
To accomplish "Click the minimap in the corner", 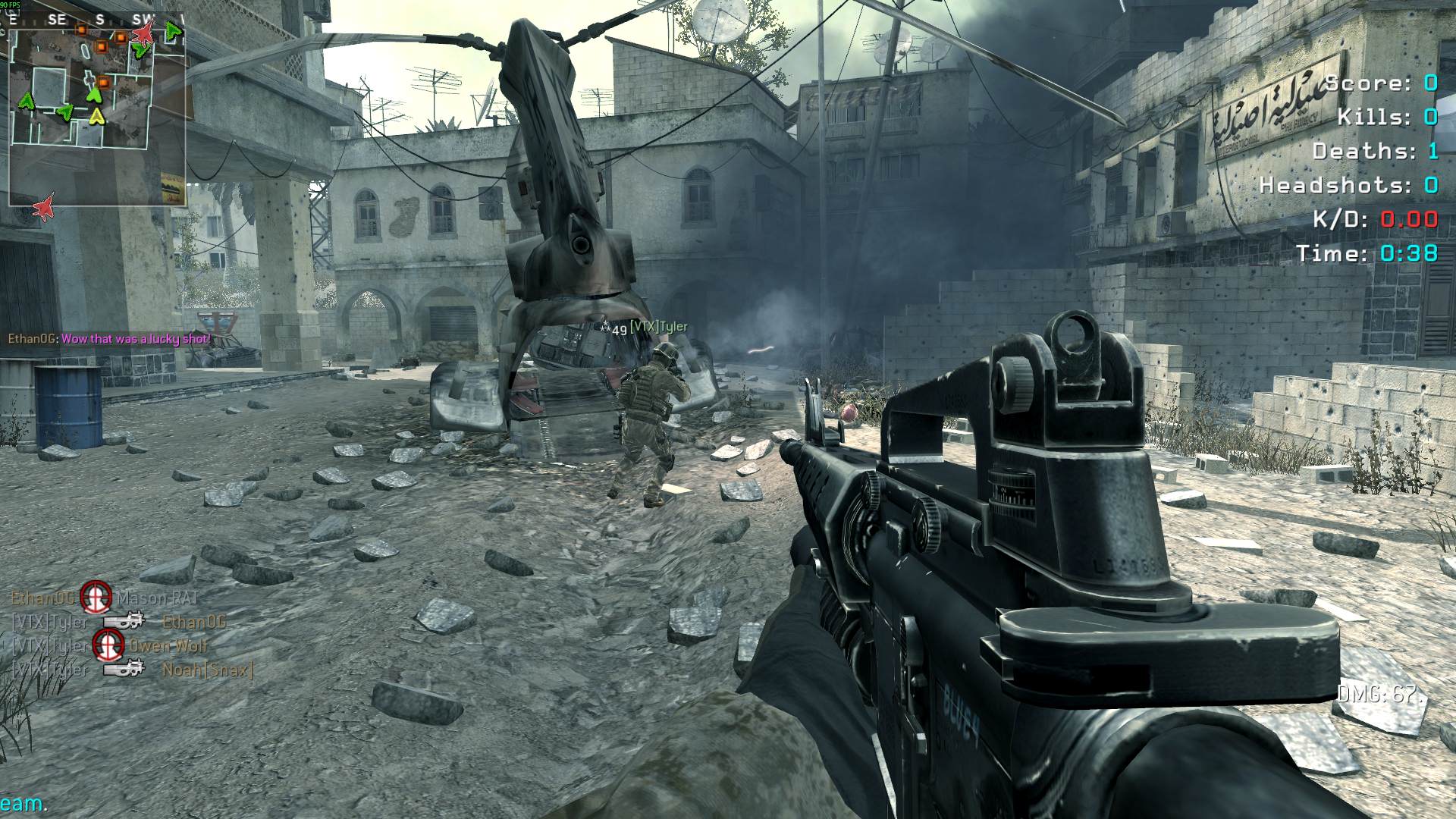I will coord(97,108).
